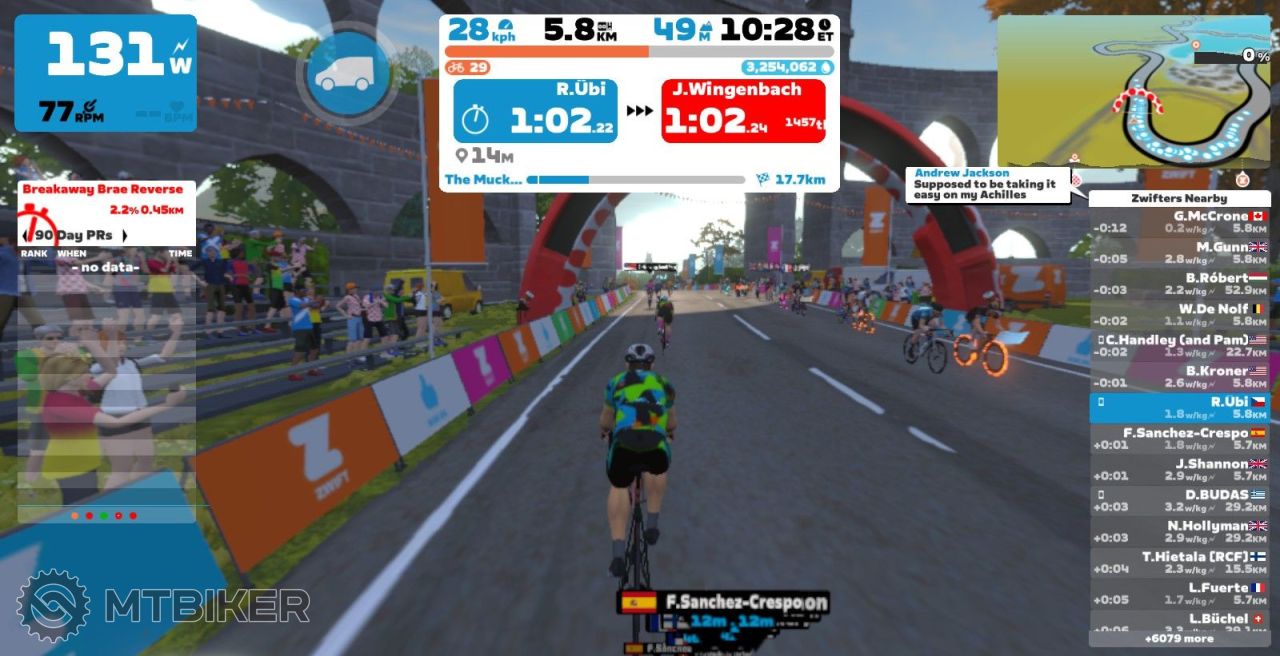Show the +6079 more riders
1280x656 pixels.
[x=1179, y=638]
